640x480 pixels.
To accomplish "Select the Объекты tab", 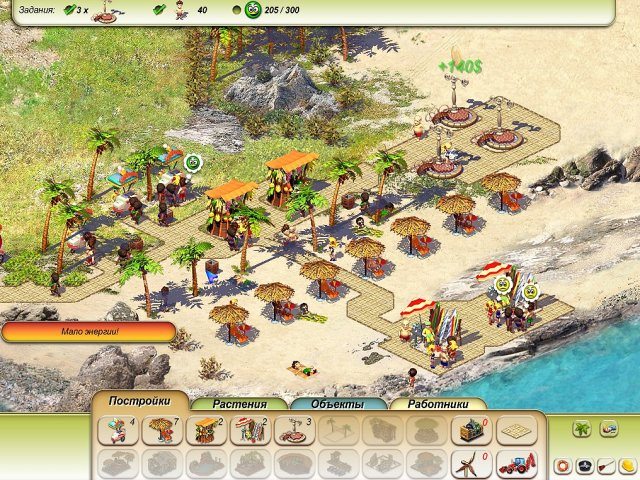I will 338,404.
